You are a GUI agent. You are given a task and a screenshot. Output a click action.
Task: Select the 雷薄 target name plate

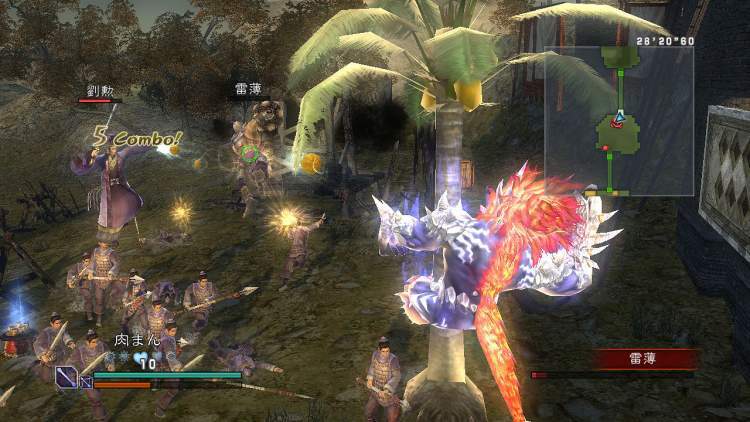(x=644, y=358)
